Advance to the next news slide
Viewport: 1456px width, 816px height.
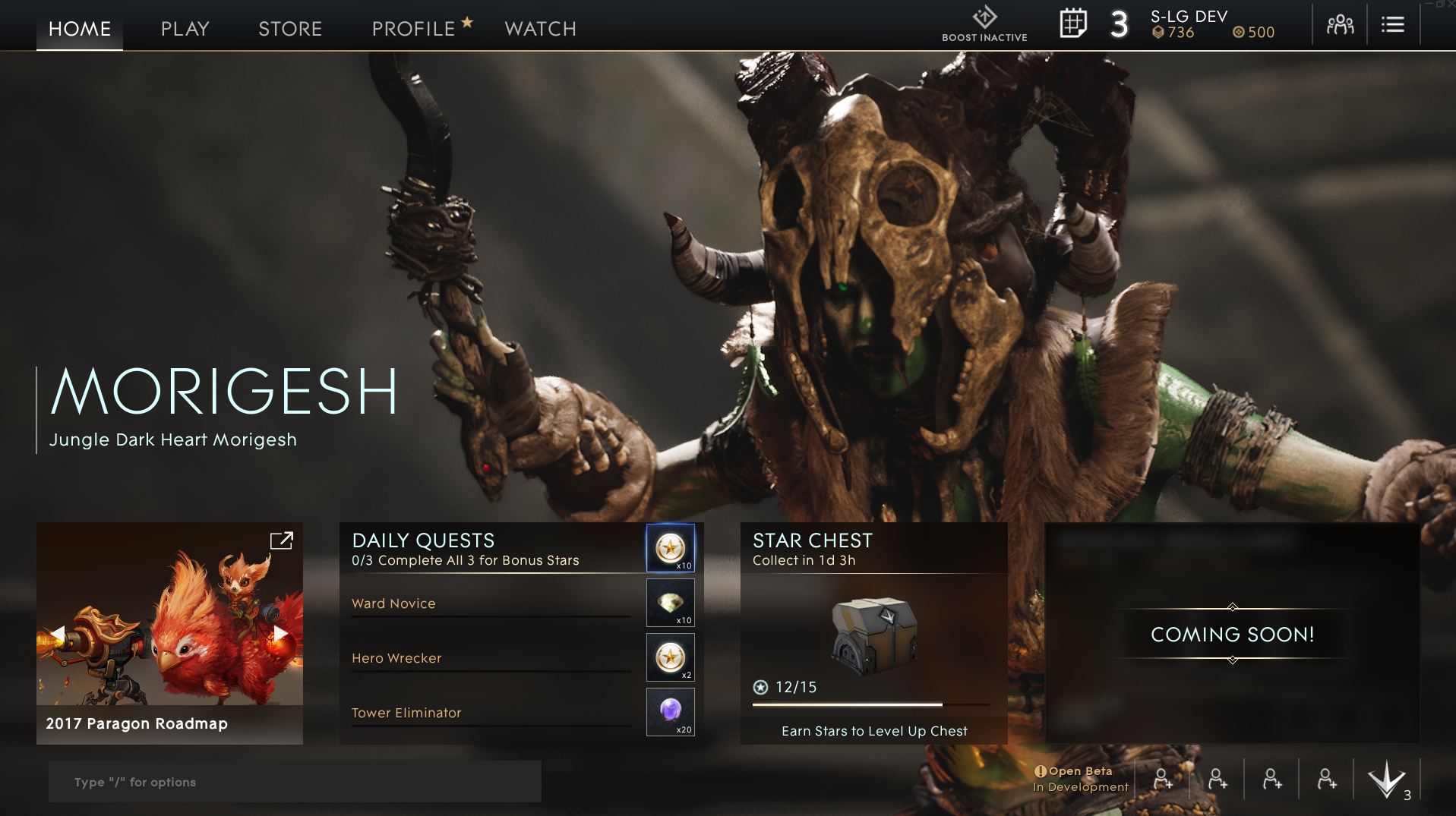281,633
